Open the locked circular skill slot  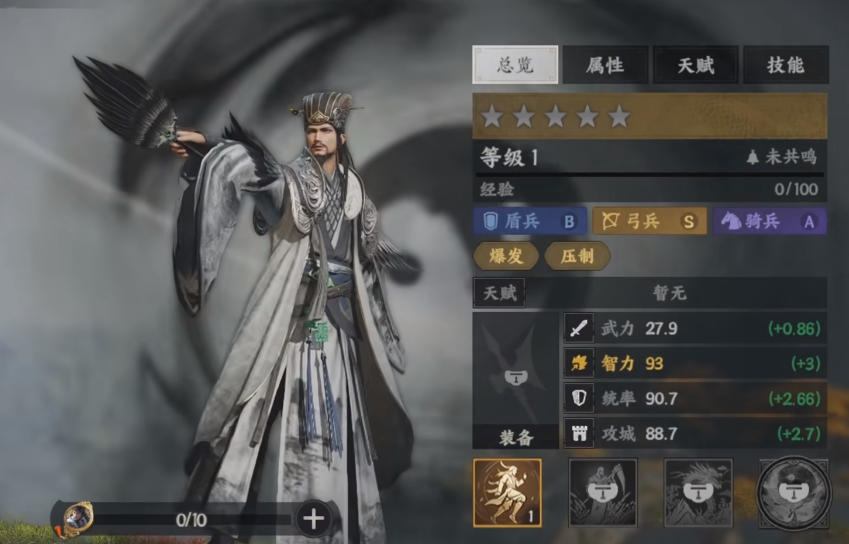[793, 493]
